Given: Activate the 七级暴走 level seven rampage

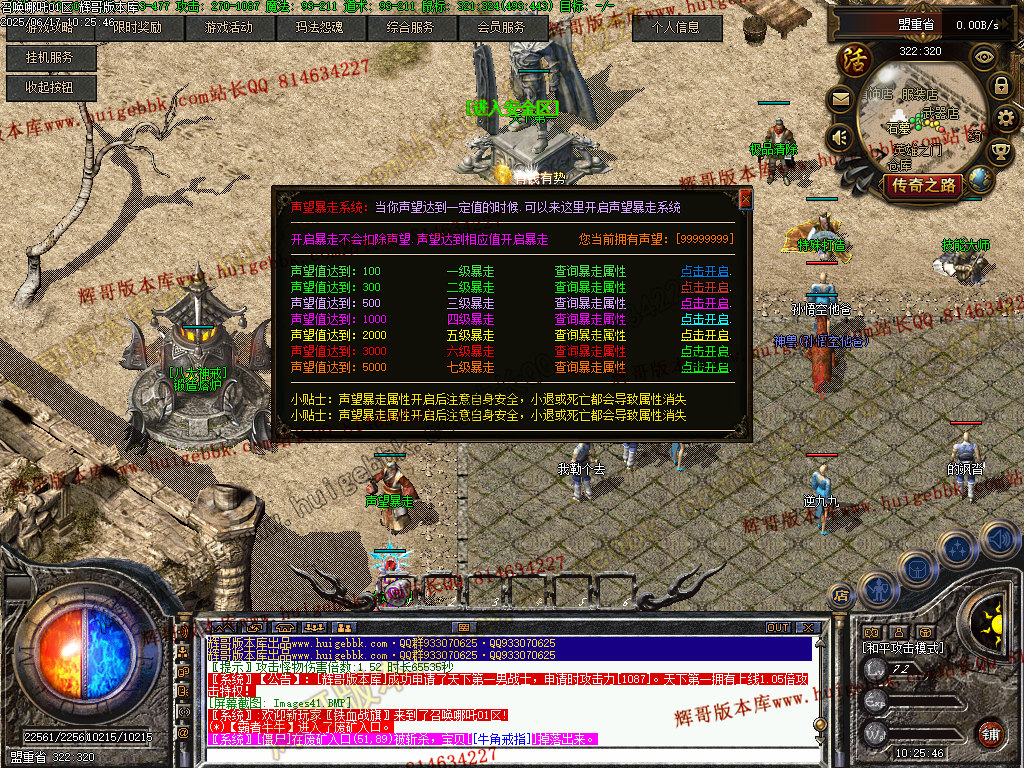Looking at the screenshot, I should click(705, 367).
